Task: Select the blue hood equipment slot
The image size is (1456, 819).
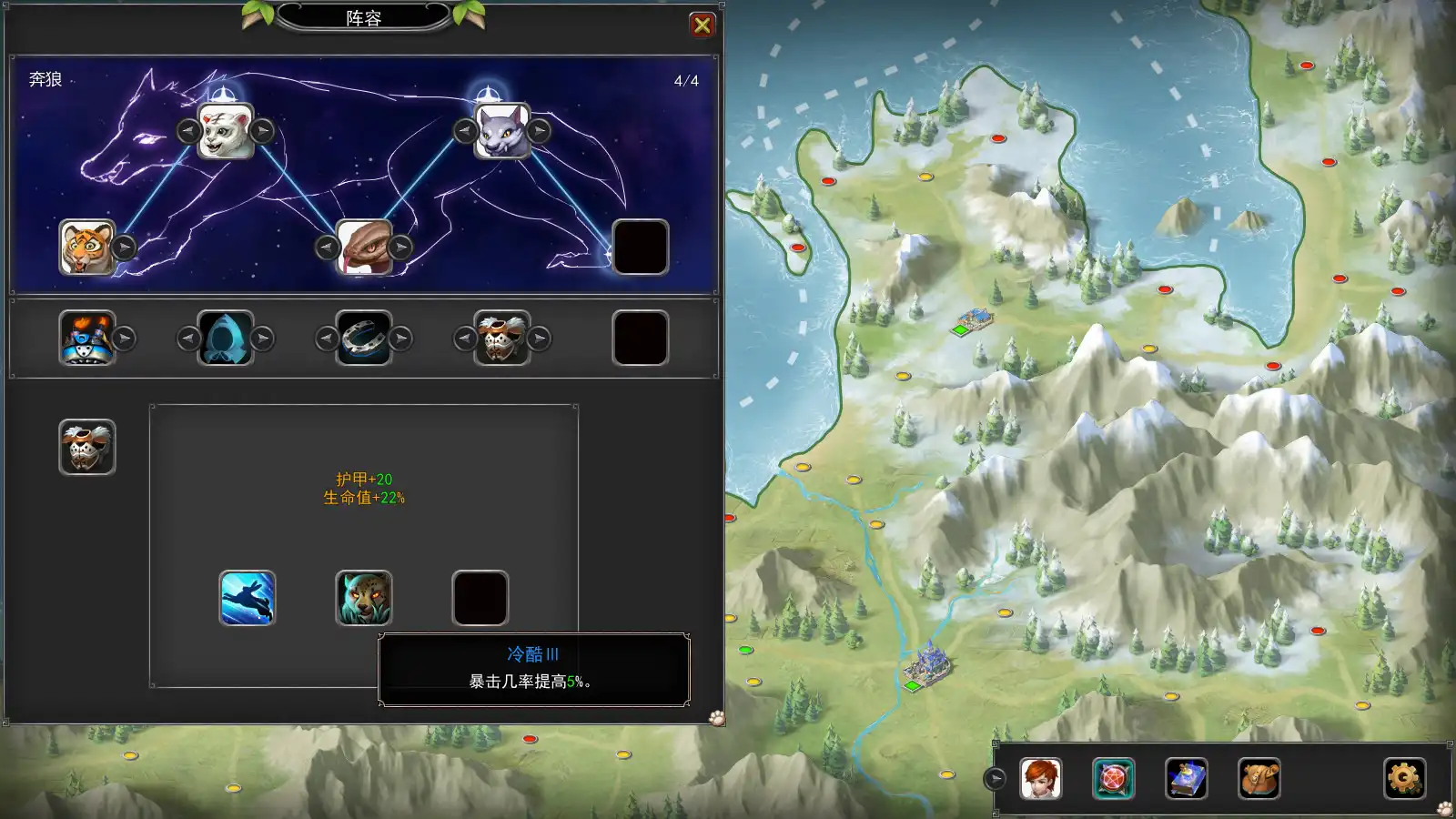Action: tap(226, 338)
